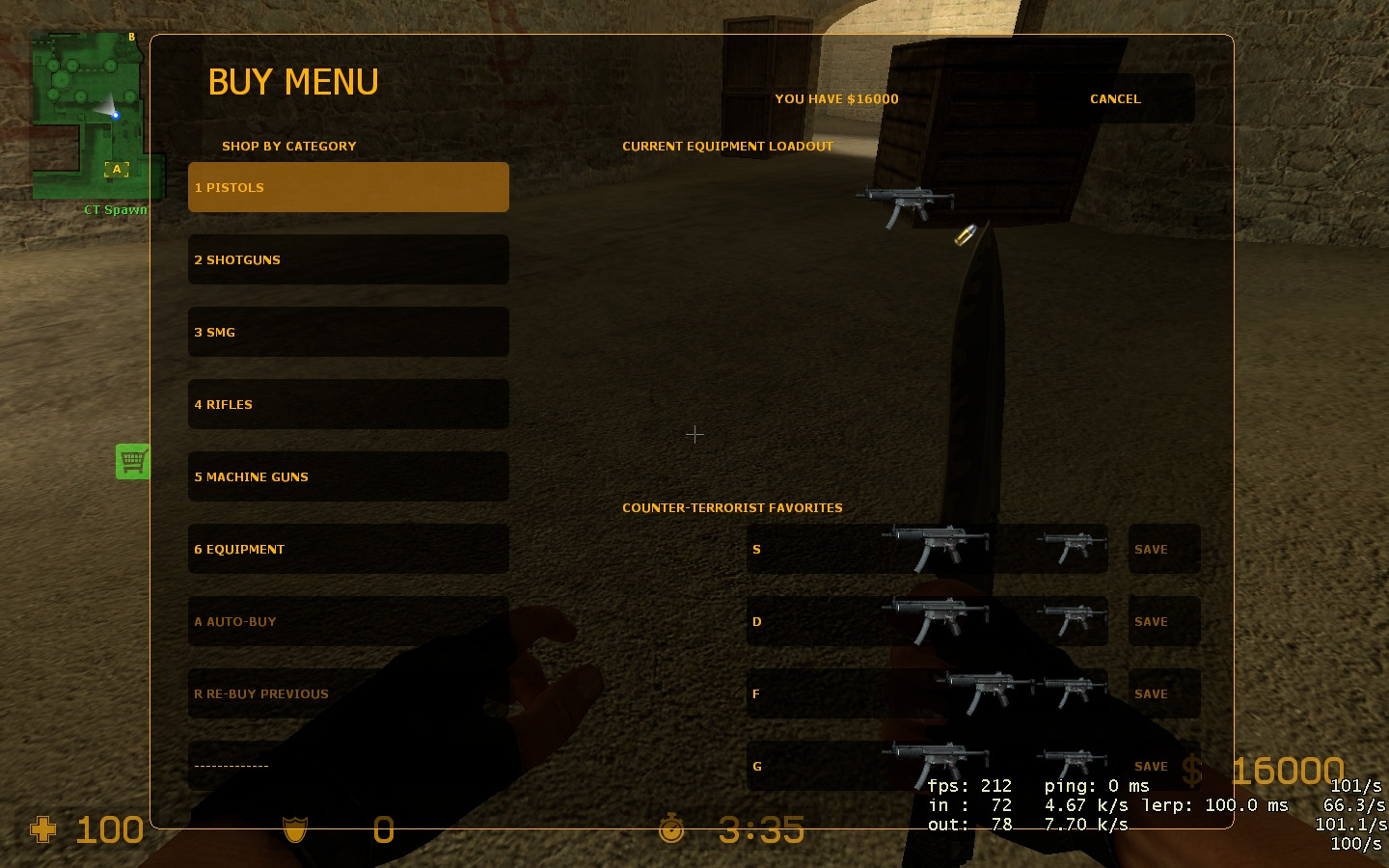
Task: Open the 2 SHOTGUNS category
Action: (348, 259)
